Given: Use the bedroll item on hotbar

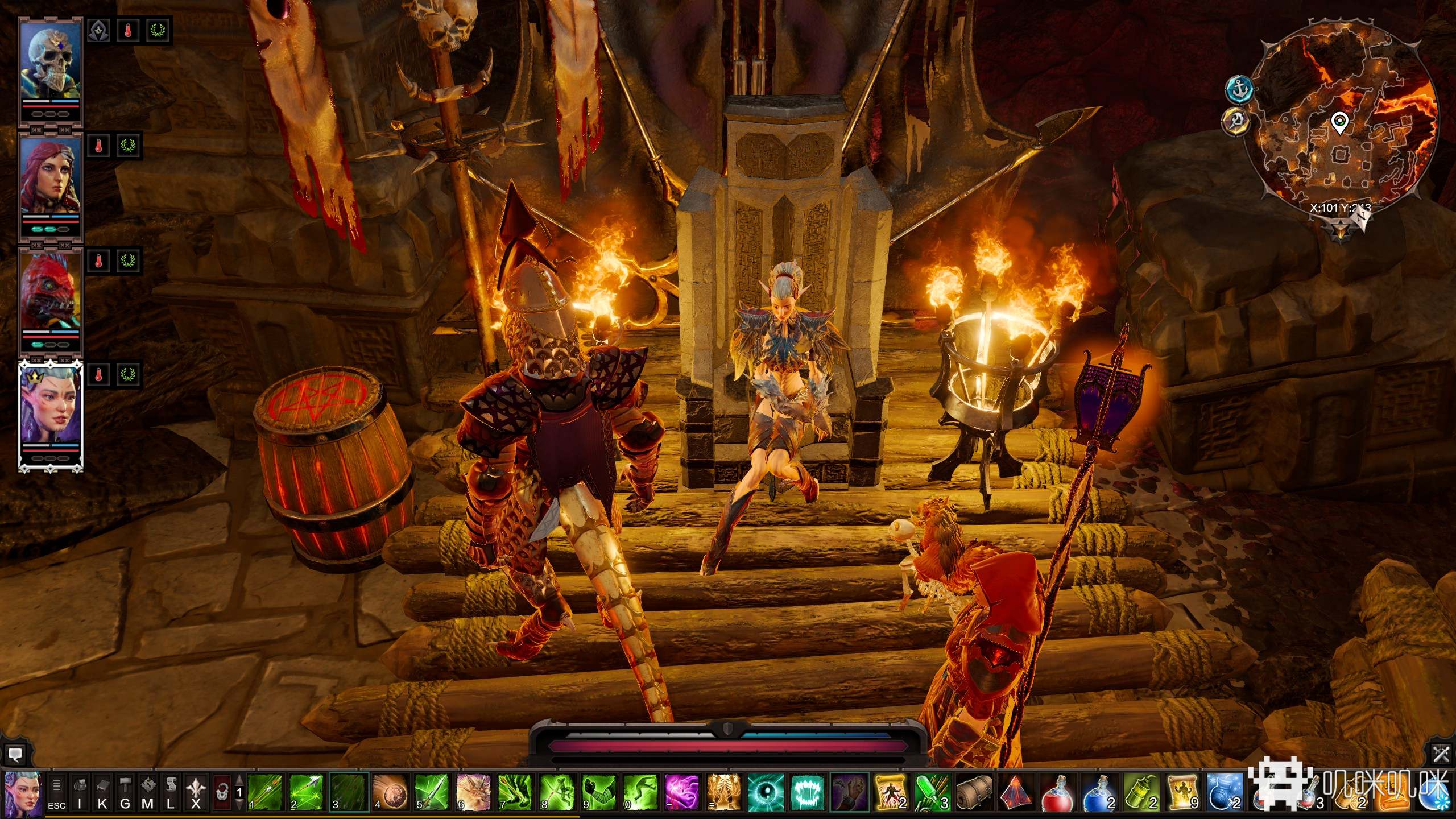Looking at the screenshot, I should coord(974,792).
